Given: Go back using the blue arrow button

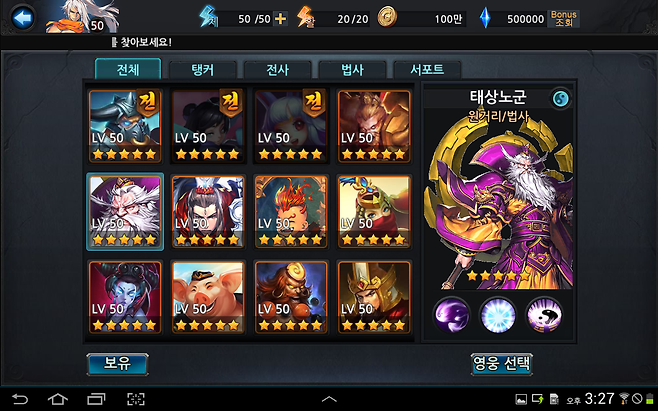Looking at the screenshot, I should (x=23, y=17).
